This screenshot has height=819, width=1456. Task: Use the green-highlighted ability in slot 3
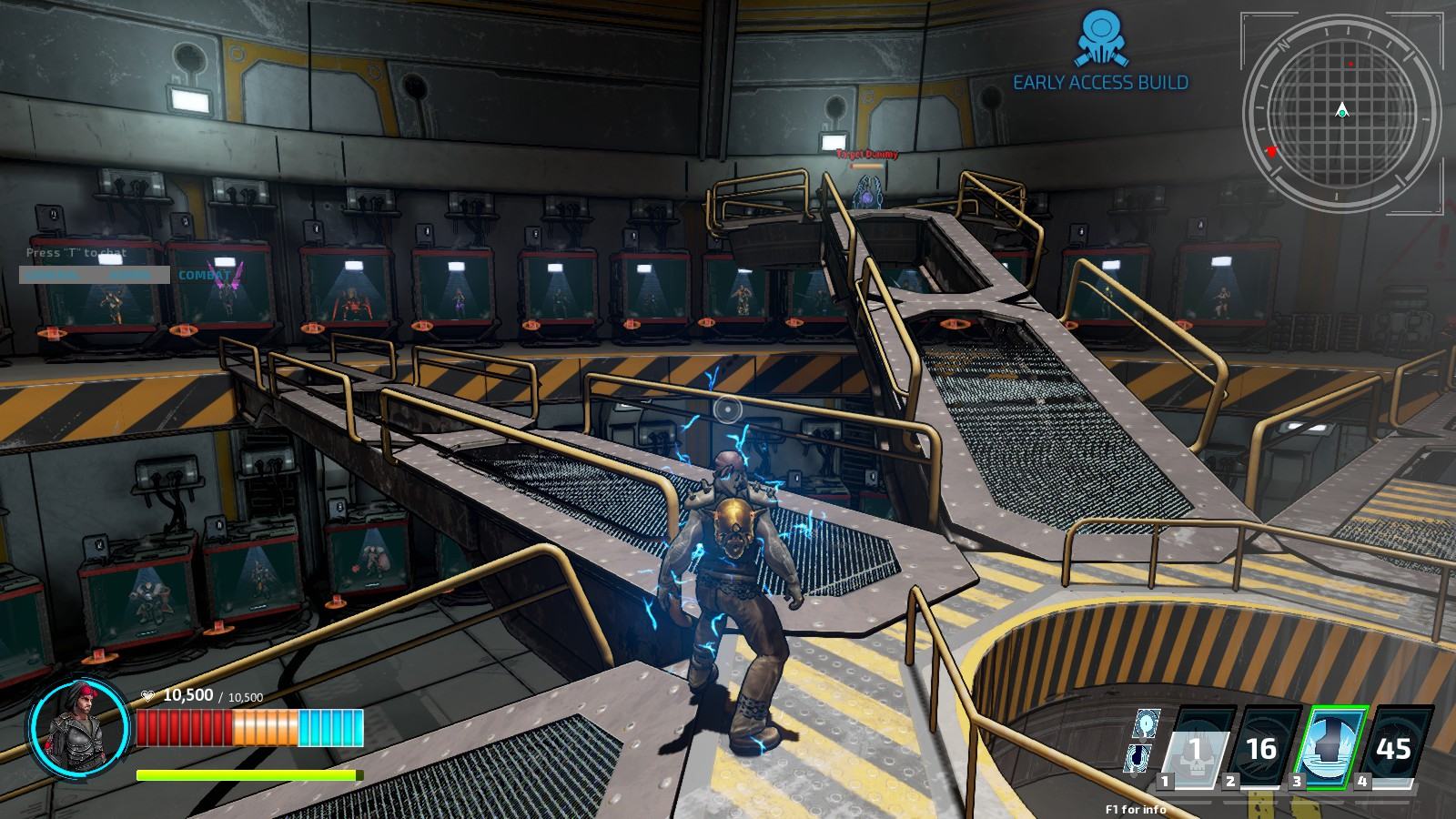[x=1330, y=747]
